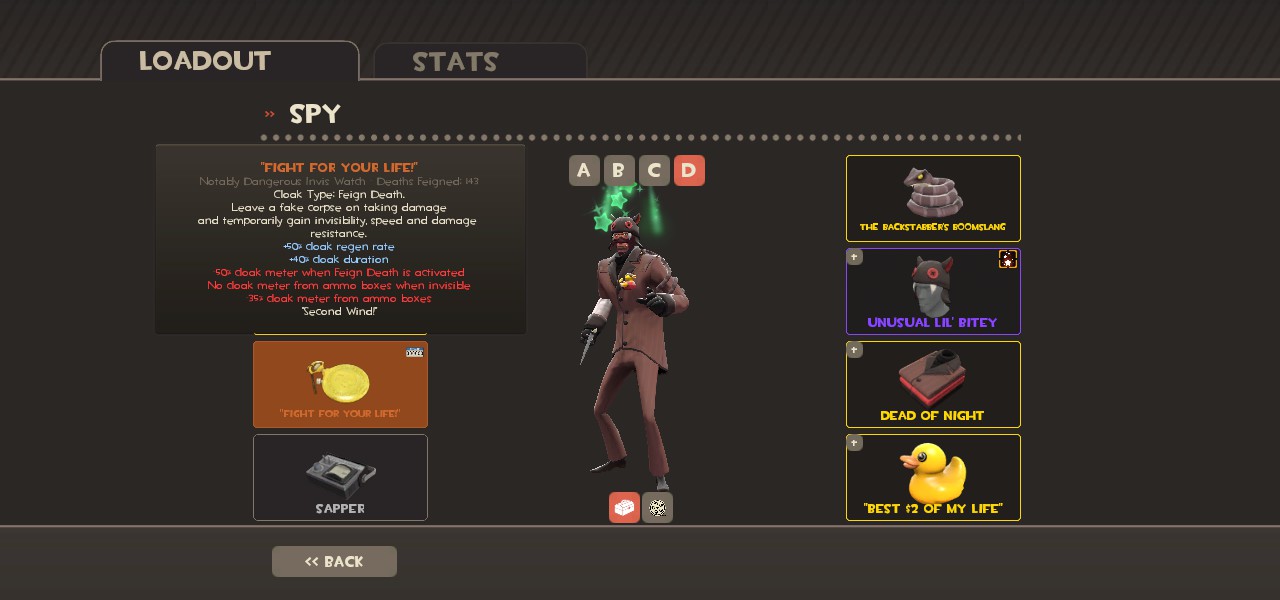Open the Backstabber's Boomslang cosmetic slot
This screenshot has width=1280, height=600.
coord(933,198)
